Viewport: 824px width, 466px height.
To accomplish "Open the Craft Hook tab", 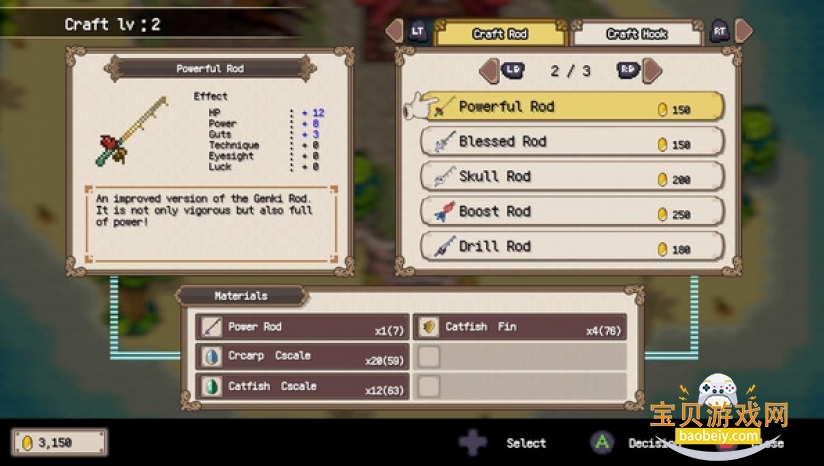I will click(x=637, y=34).
